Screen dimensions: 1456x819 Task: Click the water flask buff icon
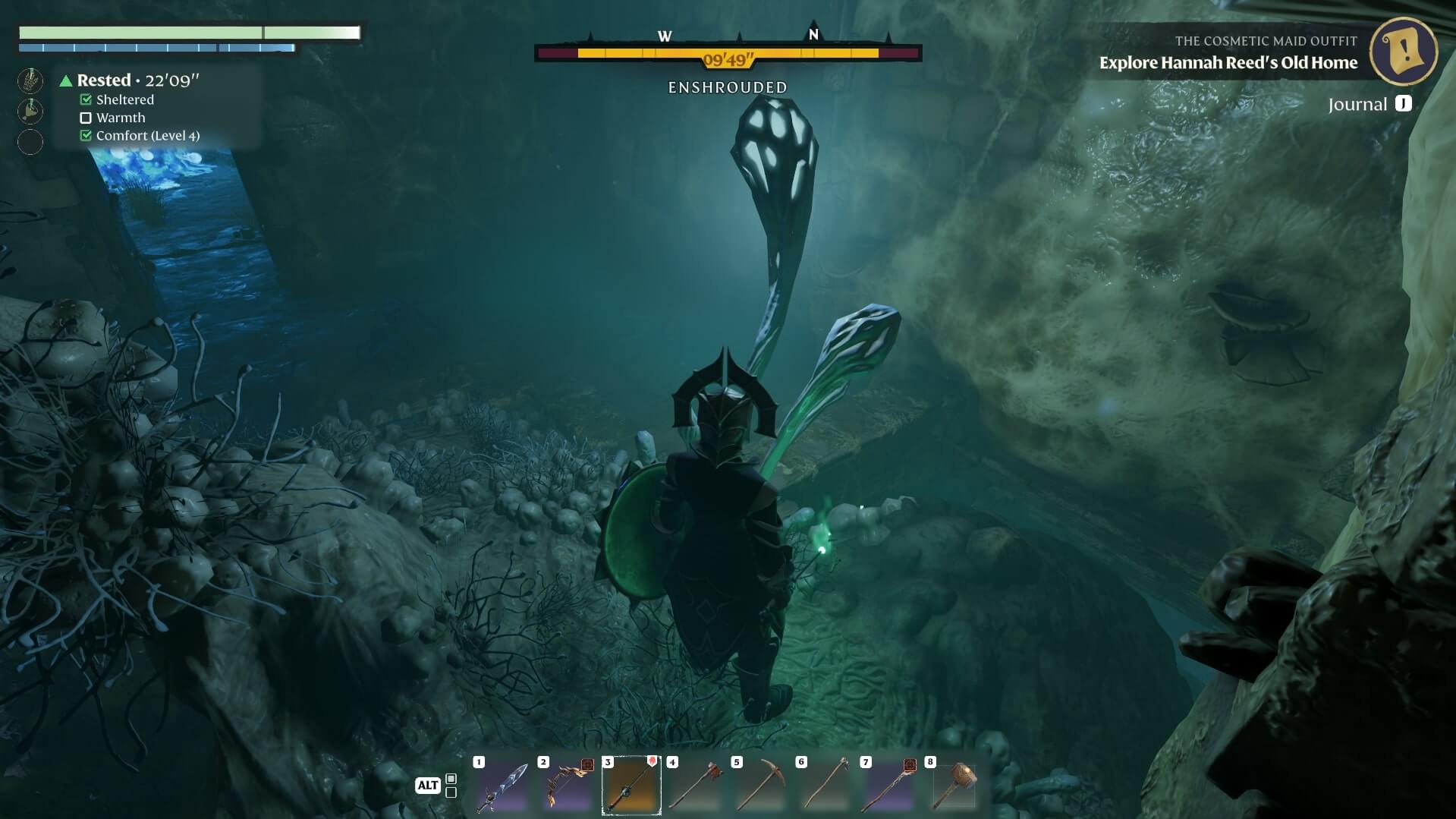(x=30, y=110)
